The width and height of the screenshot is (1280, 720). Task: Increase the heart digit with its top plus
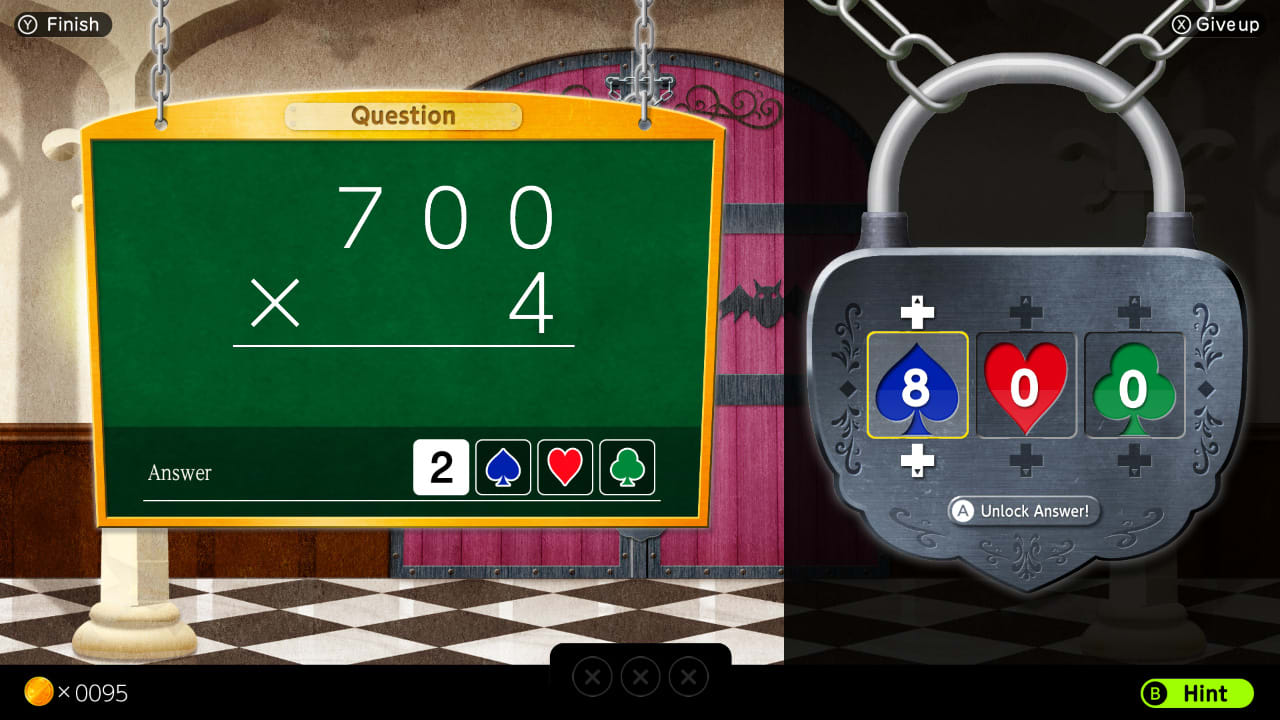1026,310
